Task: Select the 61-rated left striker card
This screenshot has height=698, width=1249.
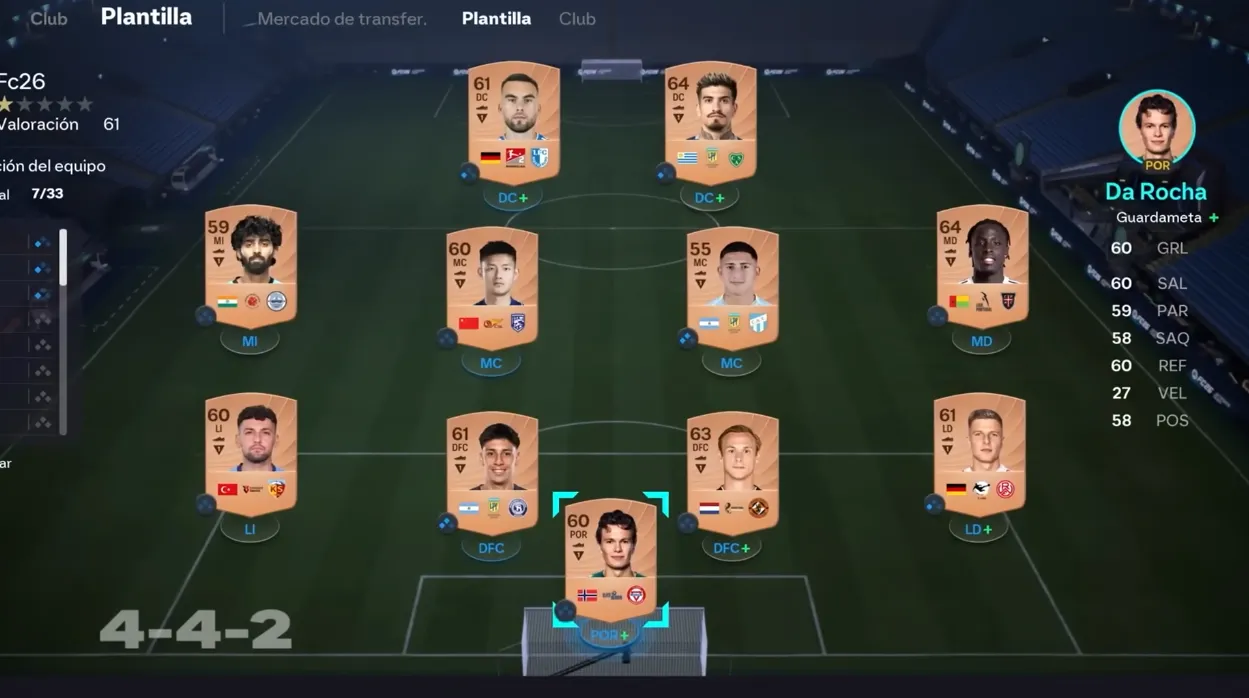Action: 513,121
